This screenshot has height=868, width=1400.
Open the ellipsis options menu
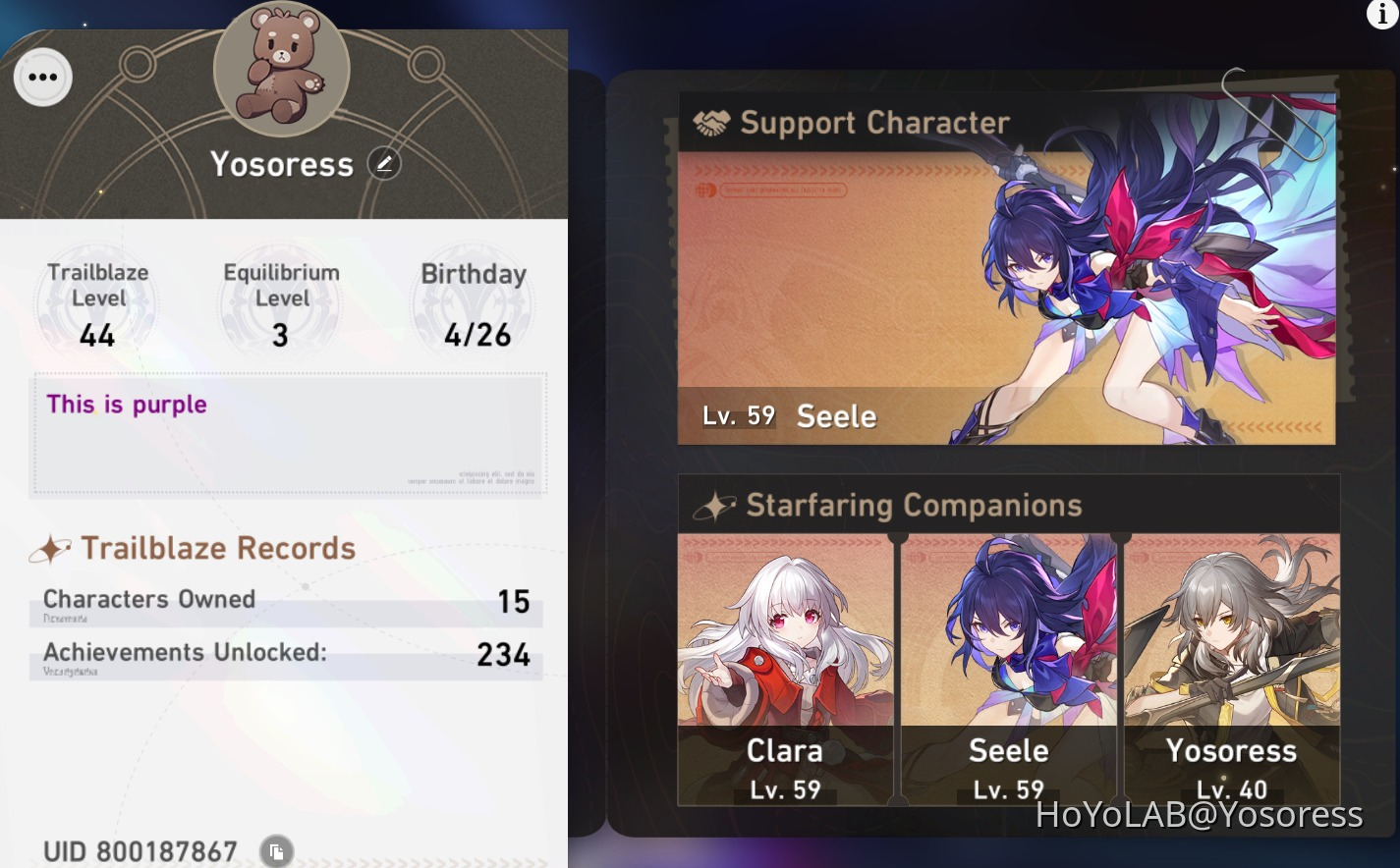[x=42, y=77]
